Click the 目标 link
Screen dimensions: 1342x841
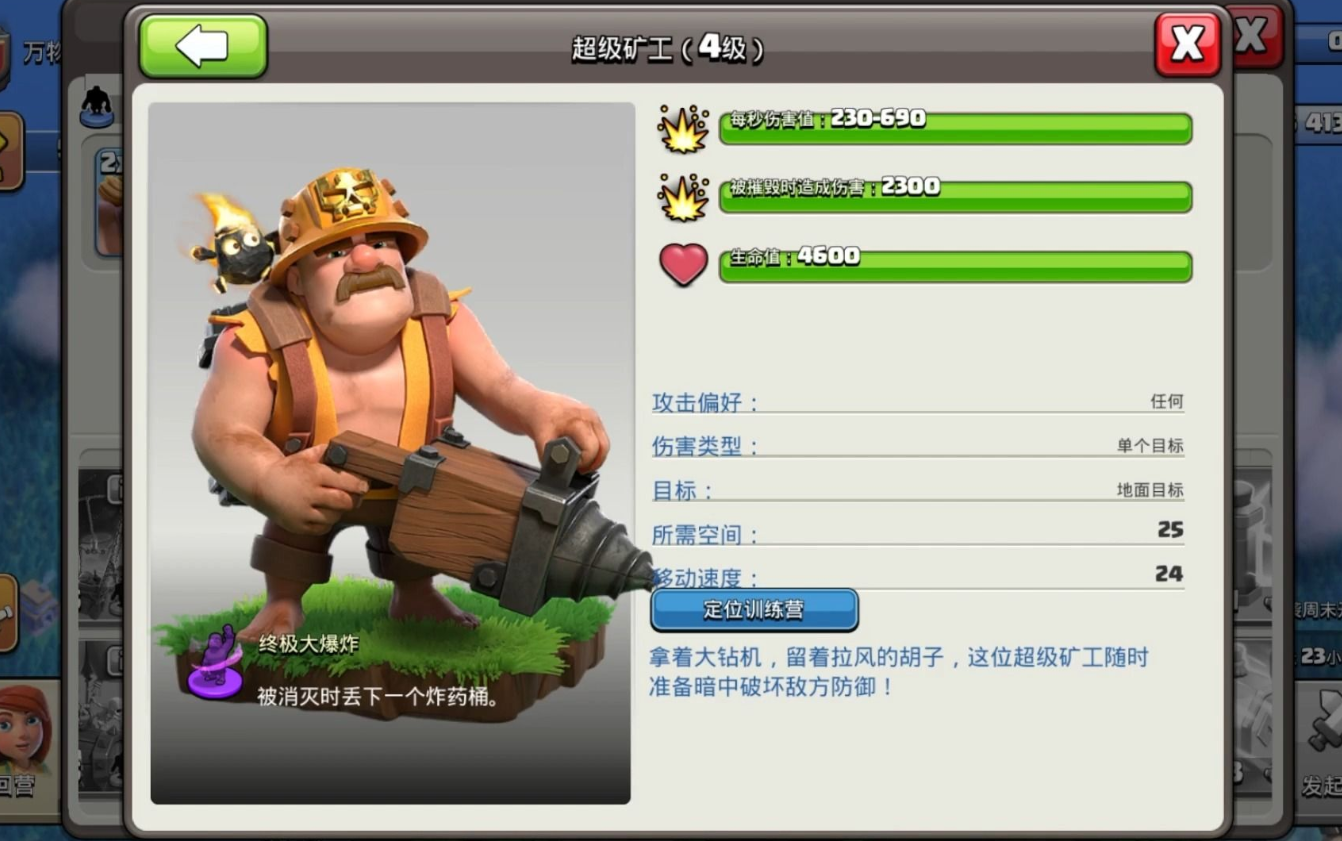pyautogui.click(x=678, y=490)
